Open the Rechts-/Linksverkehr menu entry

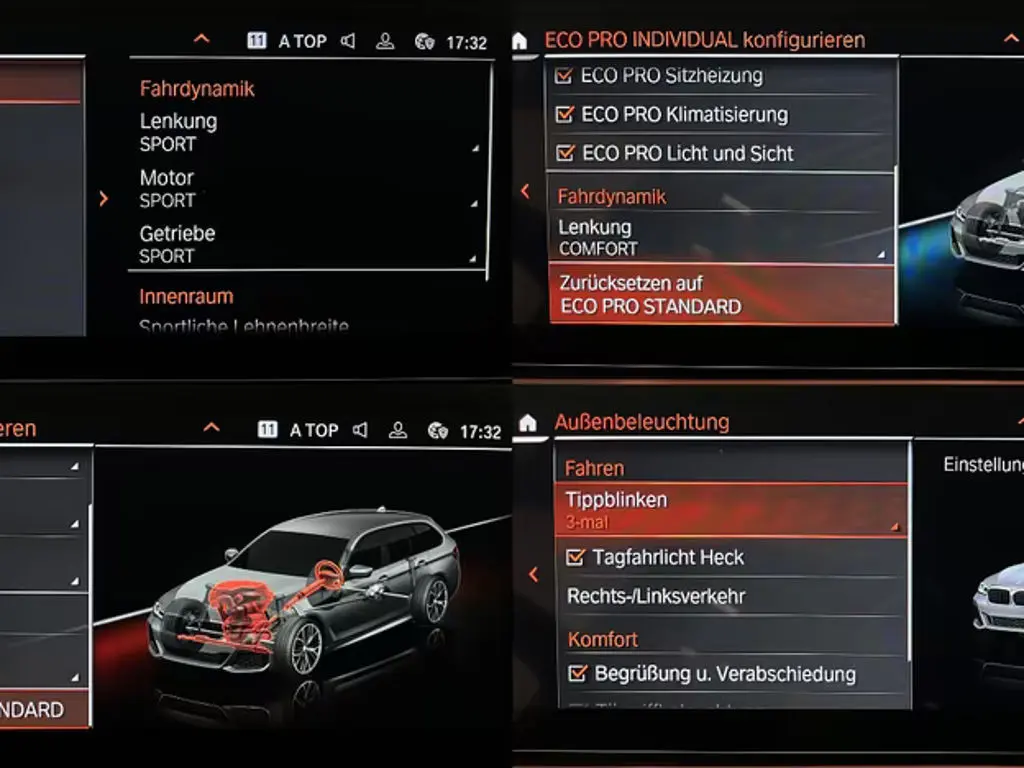[x=730, y=596]
